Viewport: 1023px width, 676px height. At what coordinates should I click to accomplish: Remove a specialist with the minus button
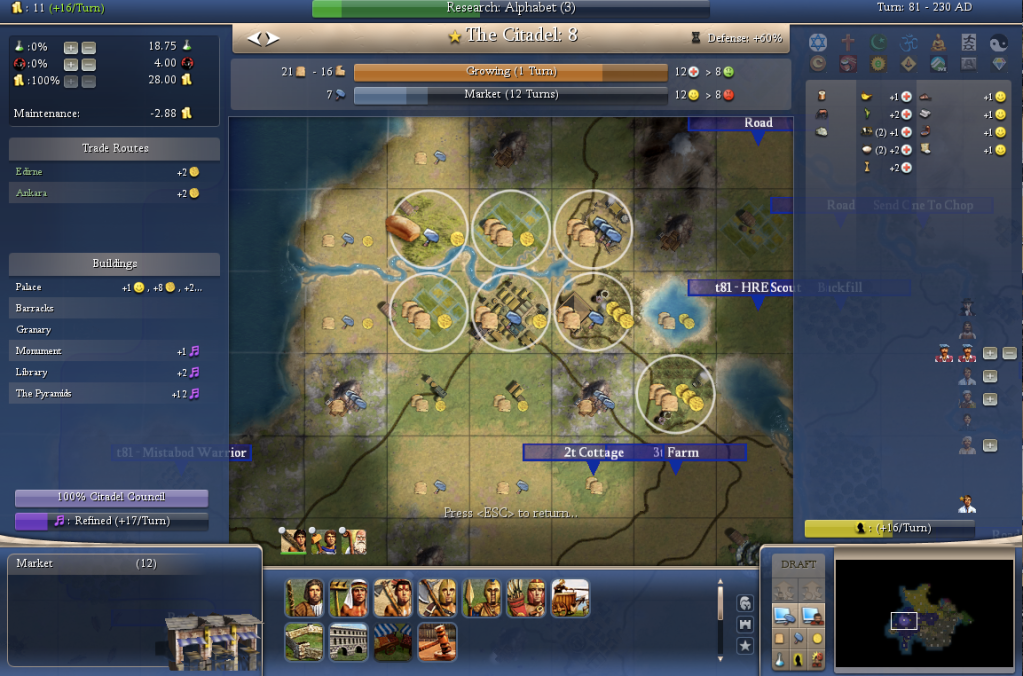pos(1009,353)
